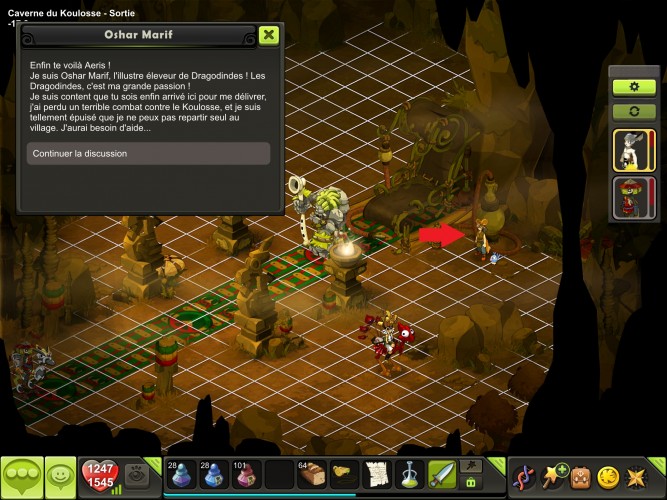Choose "Continuer la discussion" reply
This screenshot has height=500, width=667.
[x=148, y=153]
